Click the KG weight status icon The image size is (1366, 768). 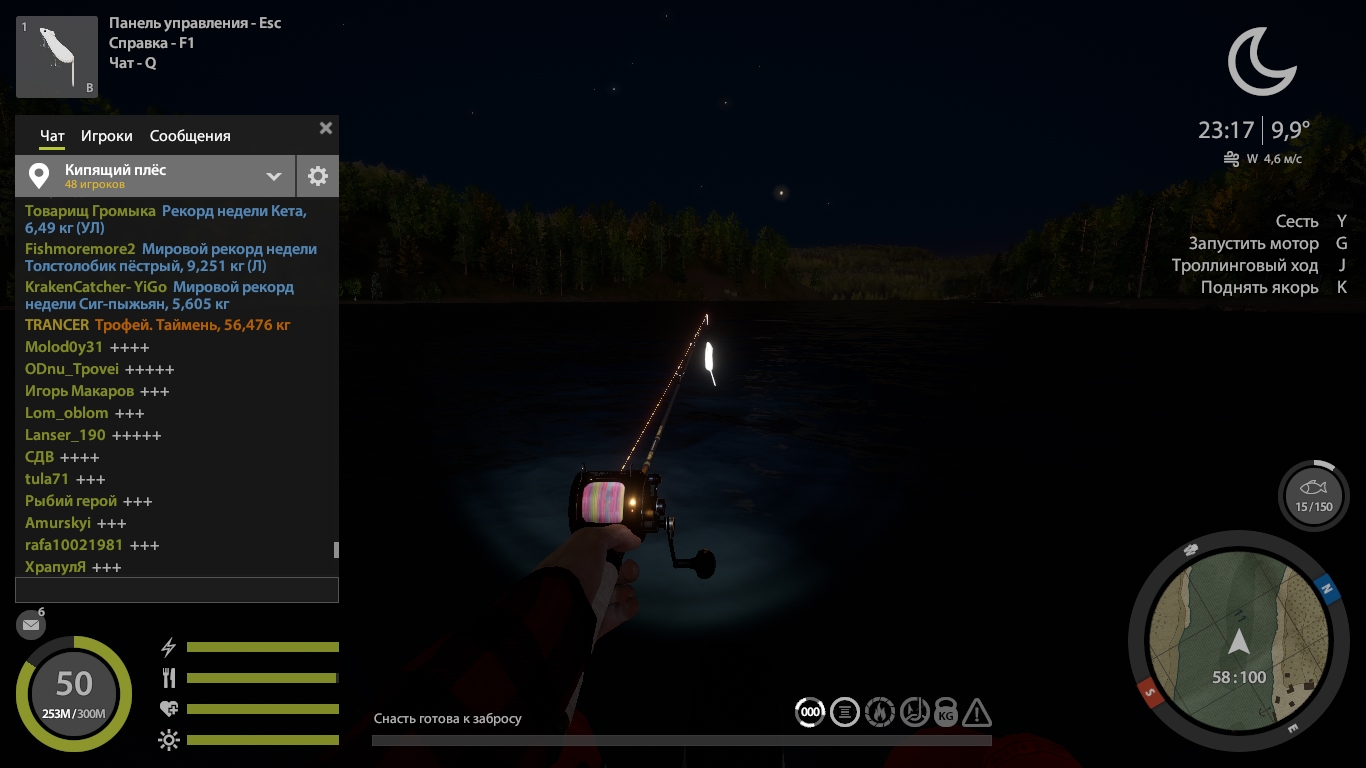point(945,713)
